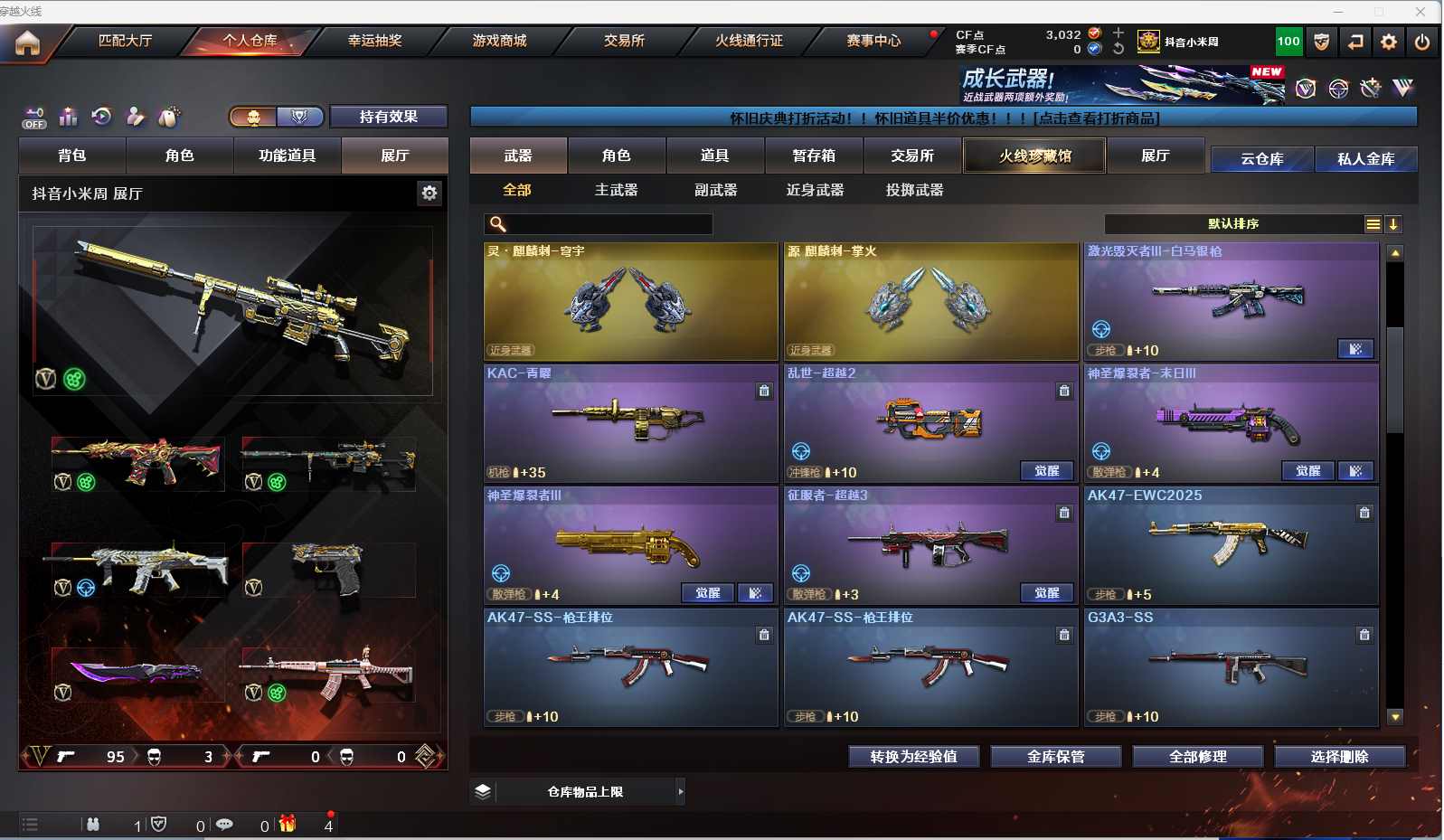
Task: Switch to the 背包 backpack tab
Action: click(x=72, y=156)
